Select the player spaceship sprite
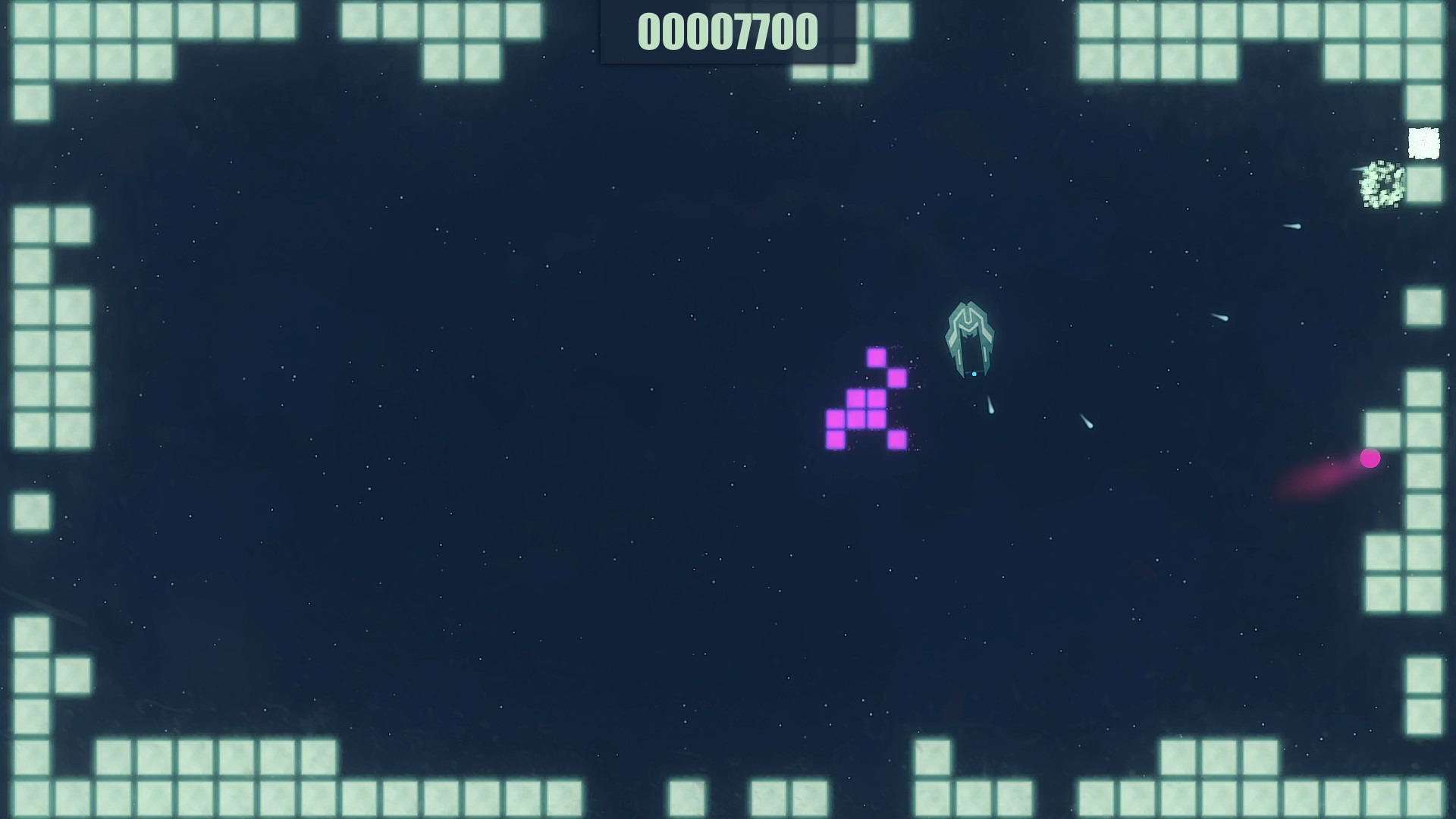Viewport: 1456px width, 819px height. tap(971, 337)
